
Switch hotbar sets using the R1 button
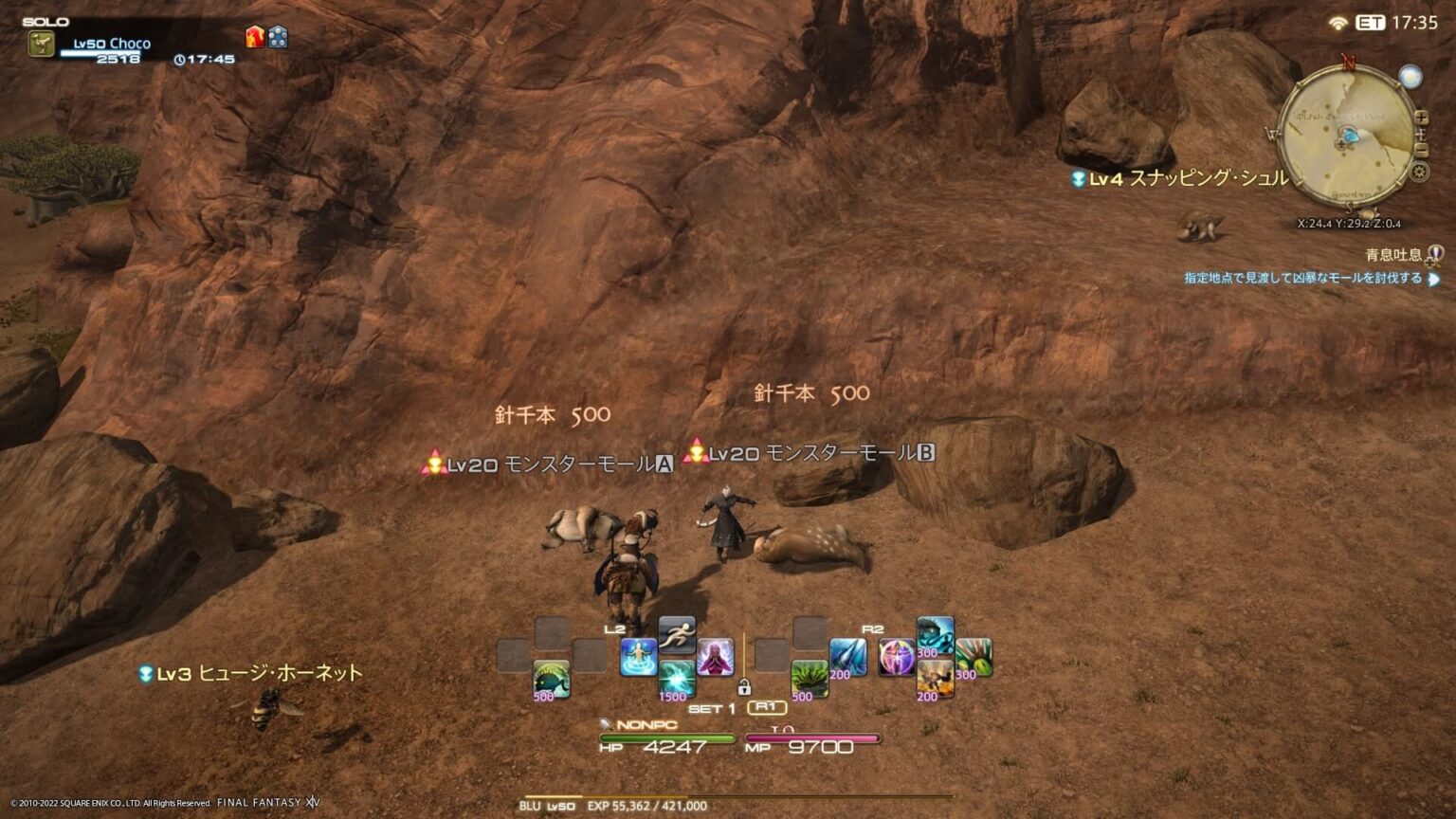768,708
